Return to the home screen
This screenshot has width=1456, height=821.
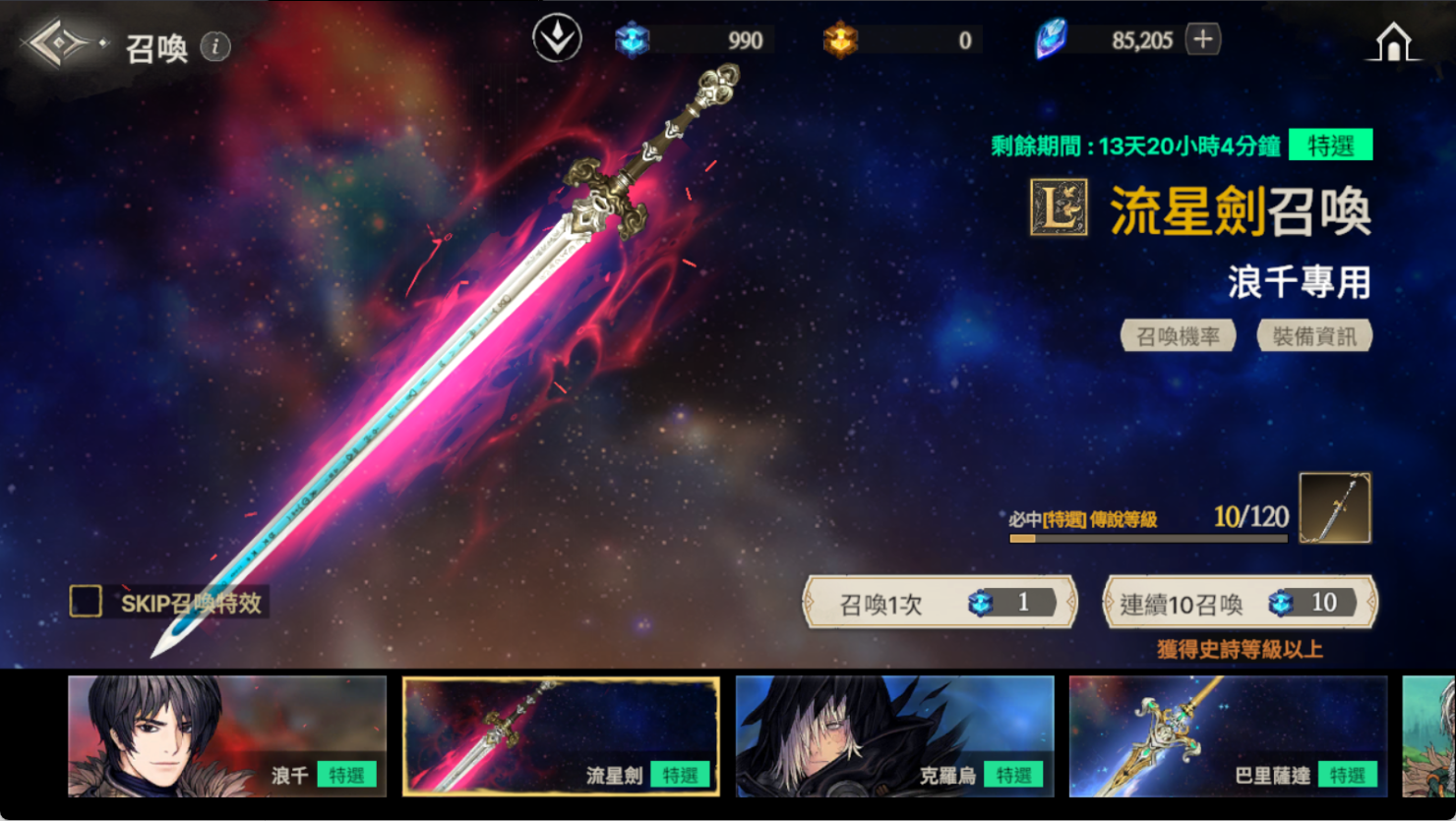click(x=1393, y=43)
